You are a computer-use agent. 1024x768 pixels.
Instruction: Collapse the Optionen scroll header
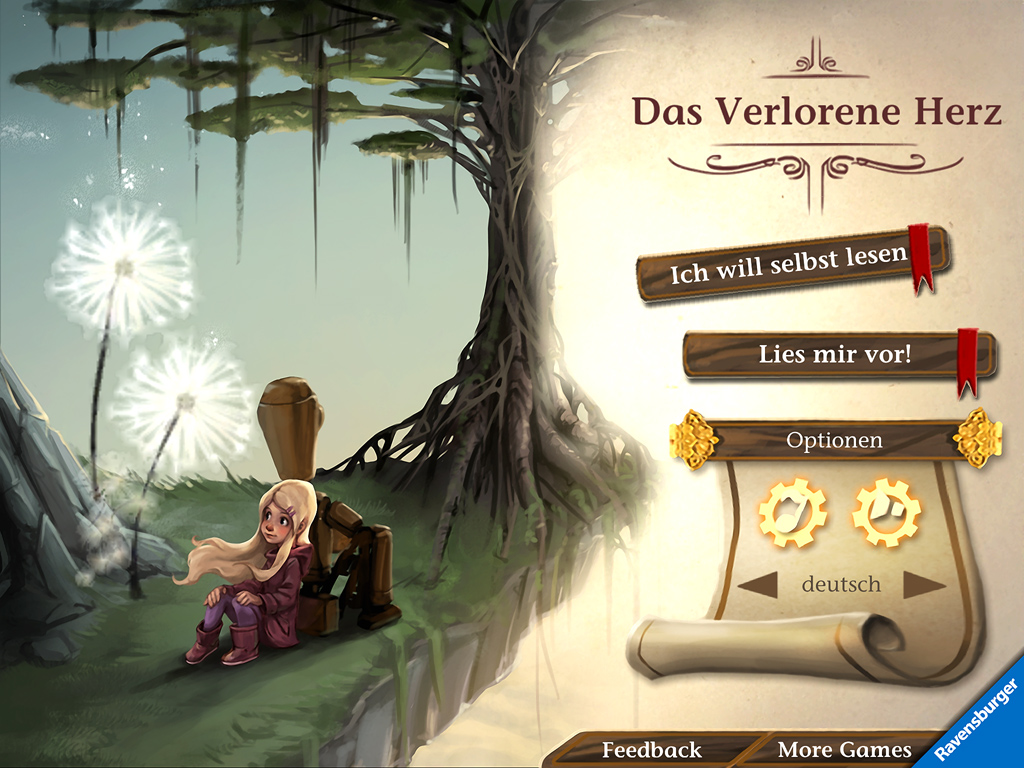(x=834, y=440)
